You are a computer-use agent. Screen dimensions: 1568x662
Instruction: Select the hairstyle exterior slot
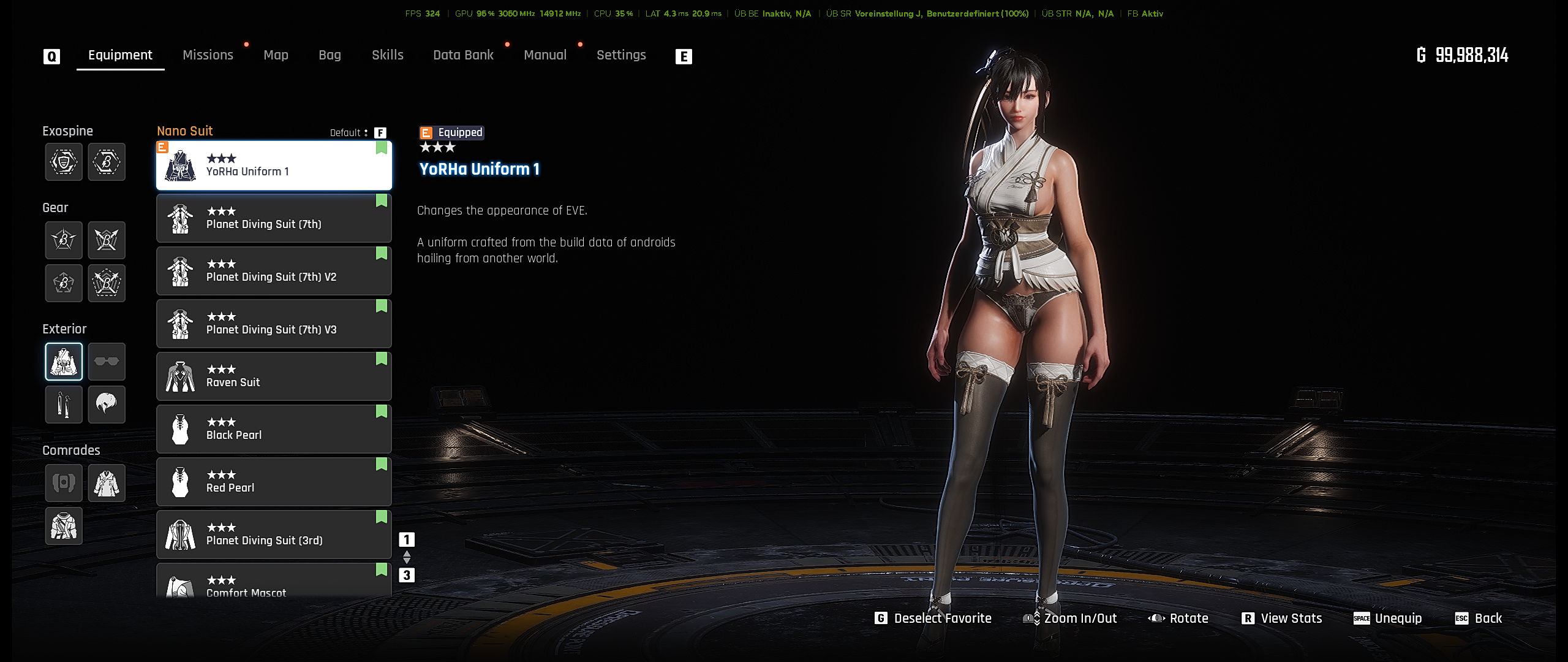[107, 405]
